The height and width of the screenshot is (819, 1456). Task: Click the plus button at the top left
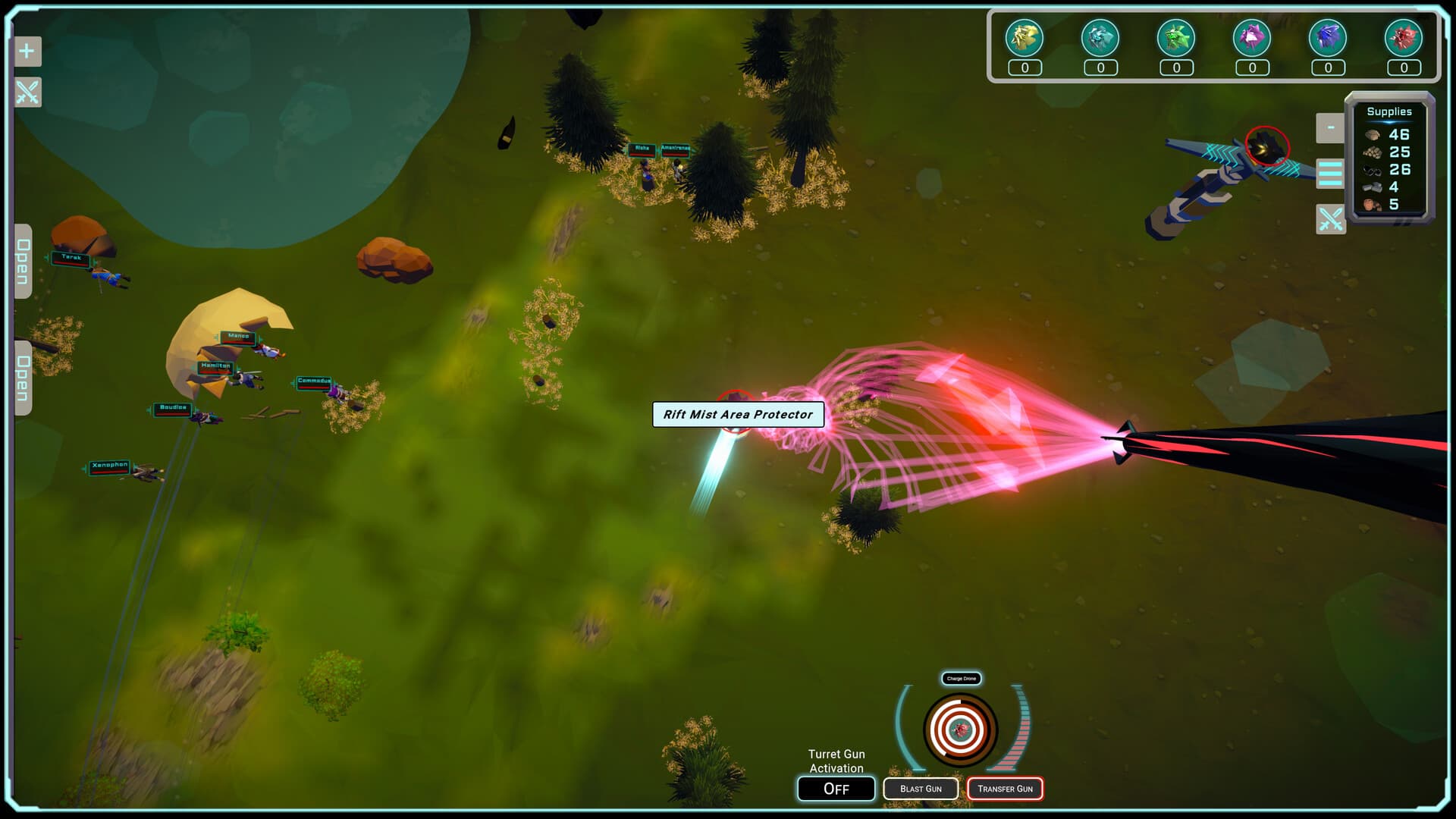pos(27,52)
